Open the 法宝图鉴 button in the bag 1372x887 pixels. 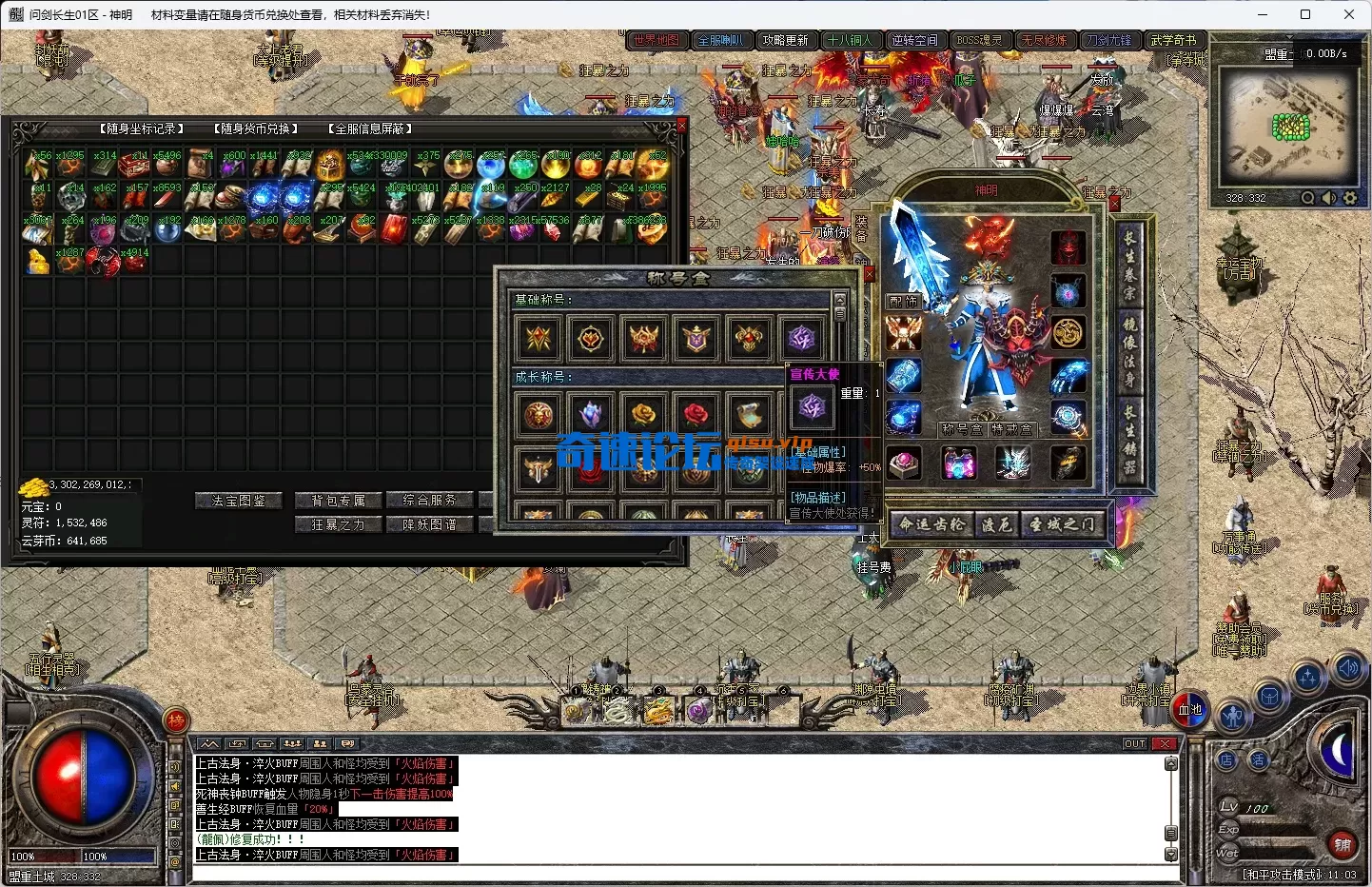click(239, 501)
